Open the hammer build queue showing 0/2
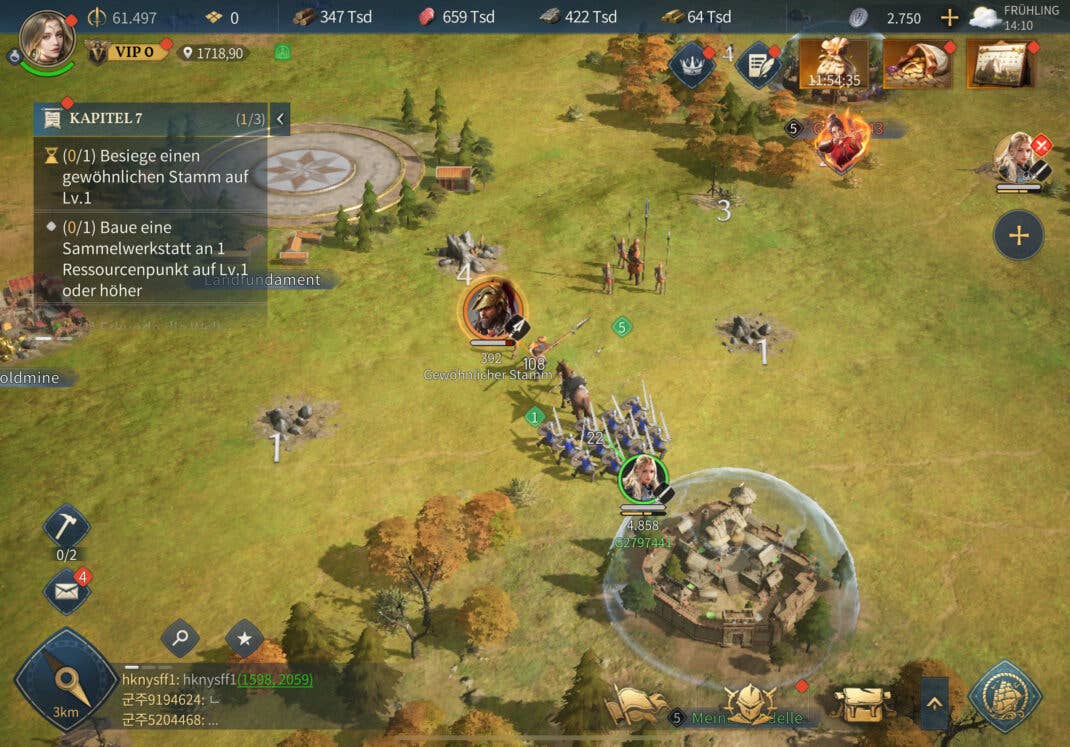Screen dimensions: 1070x747 point(67,527)
